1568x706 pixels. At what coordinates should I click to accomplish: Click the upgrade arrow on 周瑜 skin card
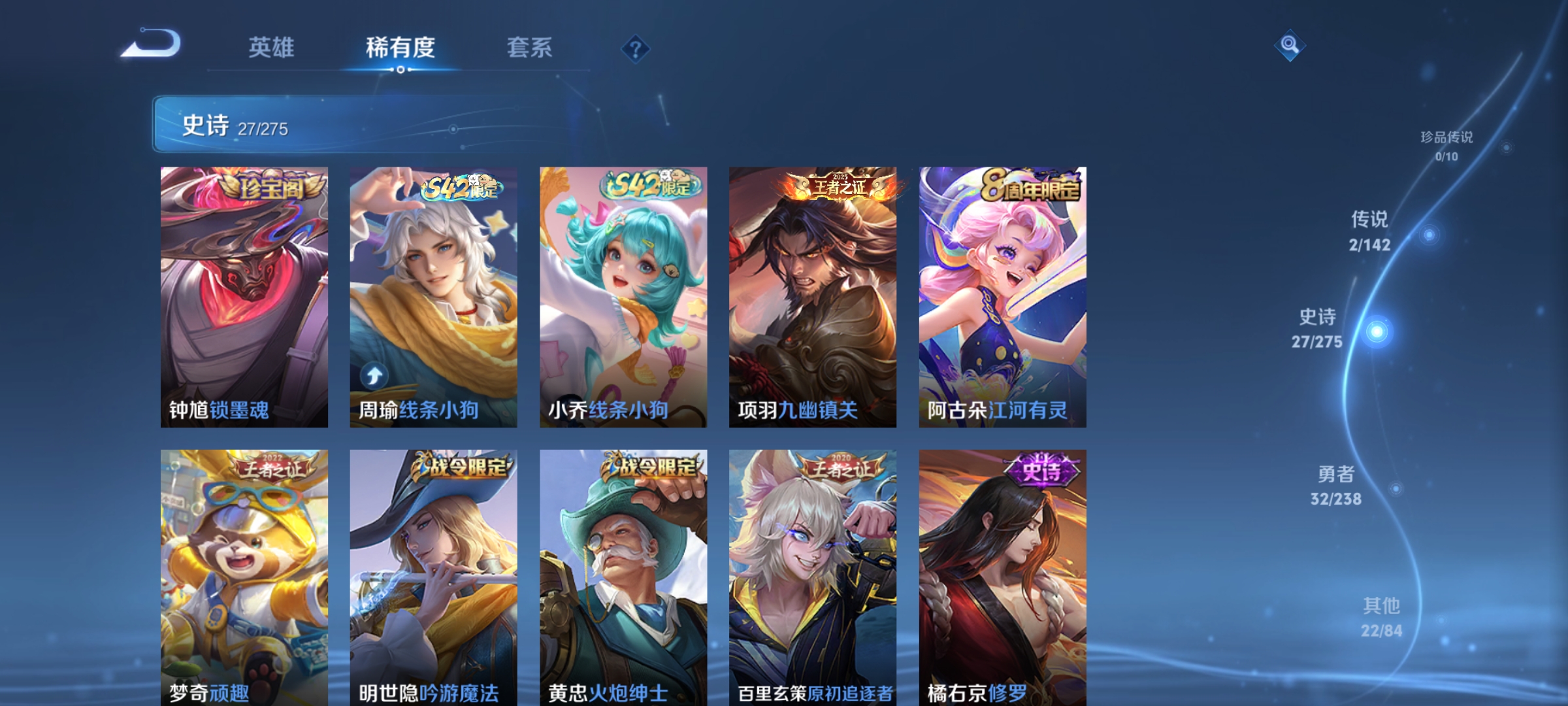(x=374, y=374)
